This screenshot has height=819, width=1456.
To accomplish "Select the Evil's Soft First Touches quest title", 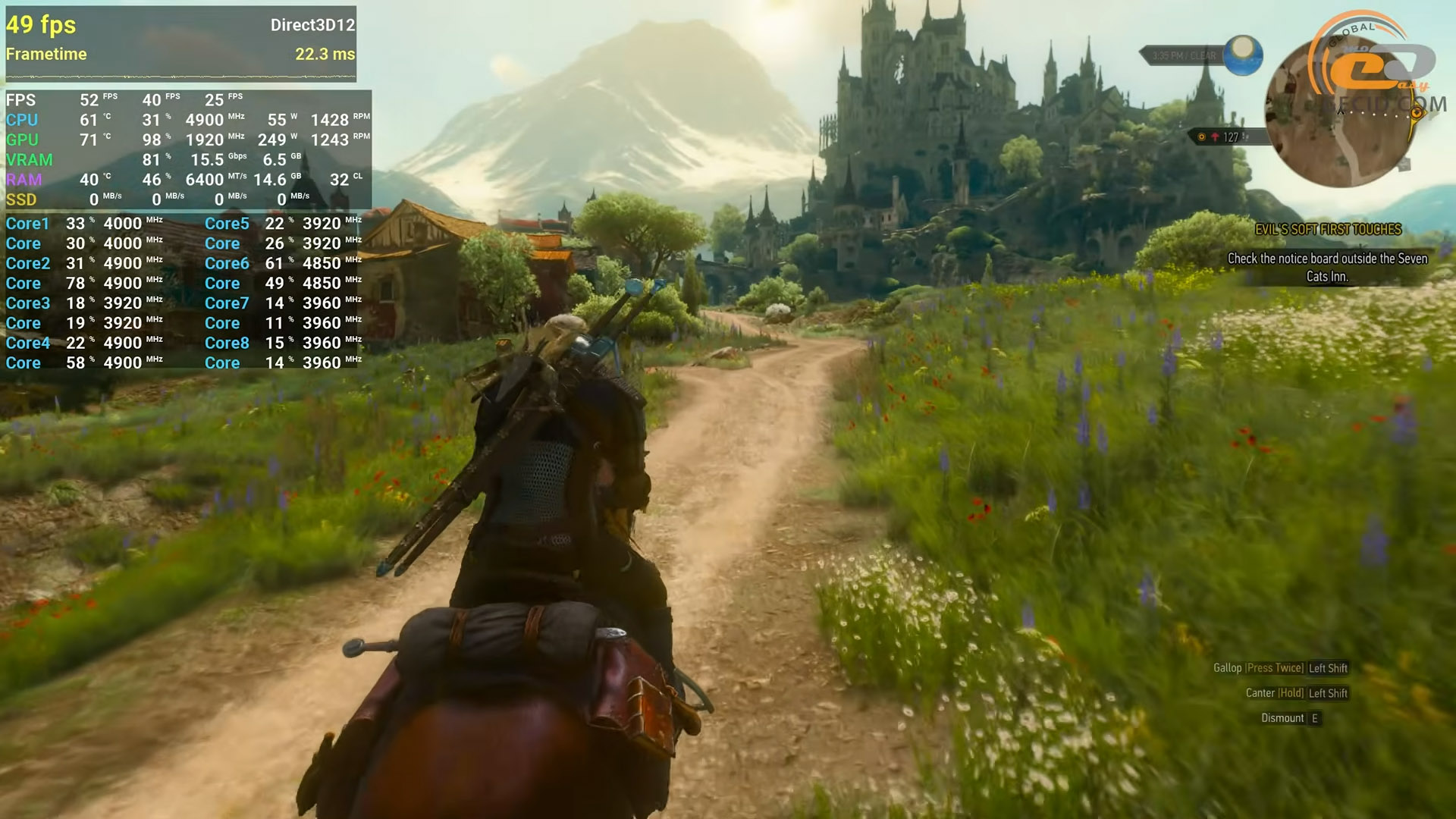I will [1328, 229].
